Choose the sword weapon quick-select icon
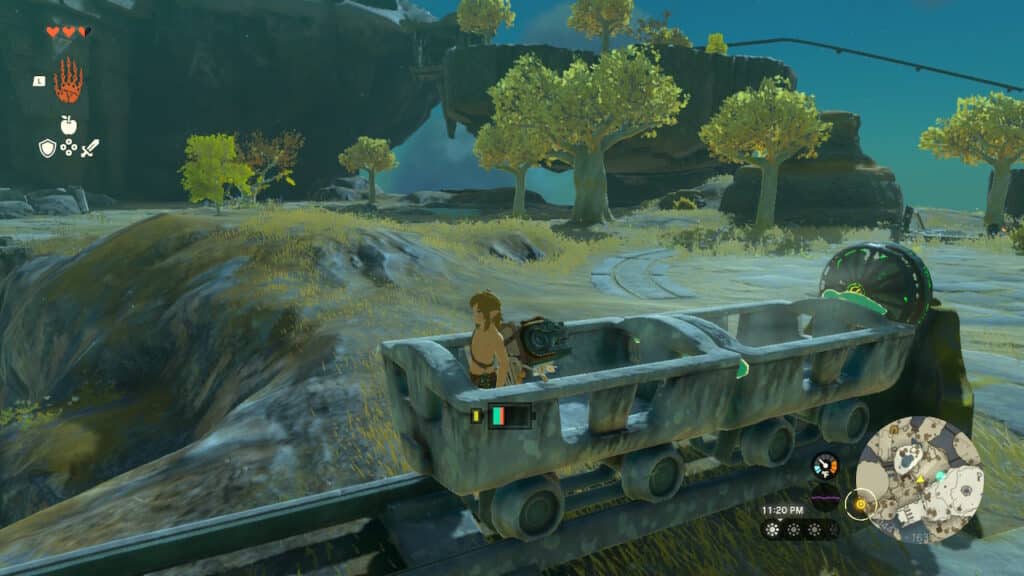 coord(90,148)
